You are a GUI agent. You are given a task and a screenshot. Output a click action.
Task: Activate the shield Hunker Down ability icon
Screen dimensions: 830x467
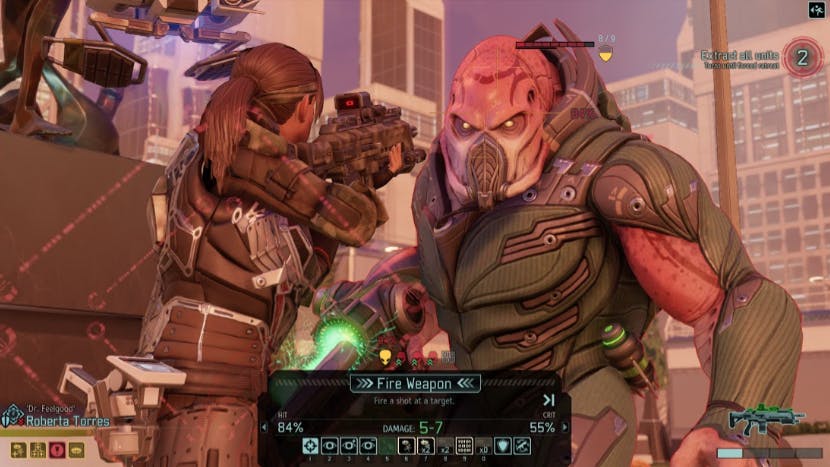point(505,446)
